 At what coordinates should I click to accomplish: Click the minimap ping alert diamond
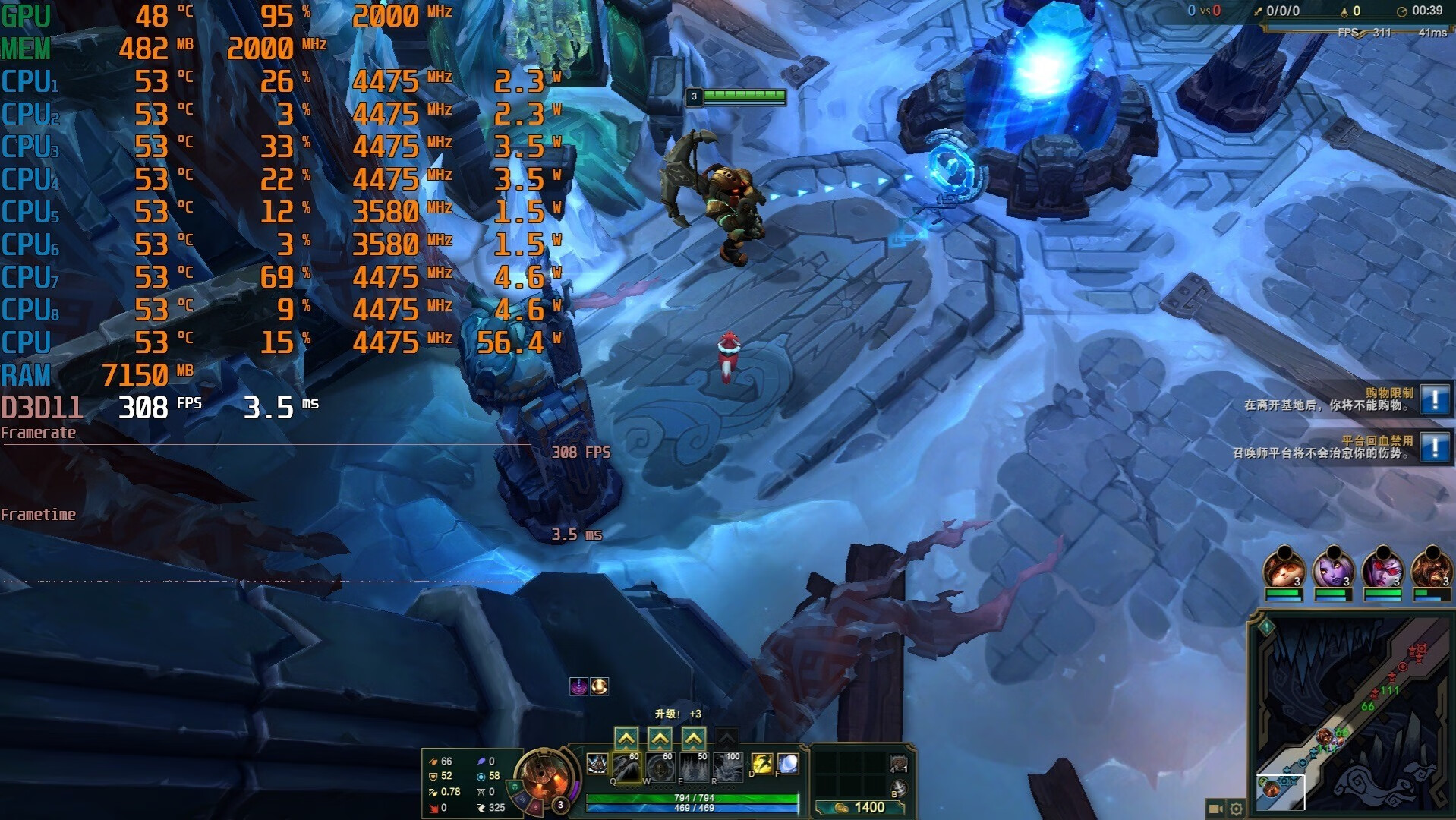(x=1266, y=627)
